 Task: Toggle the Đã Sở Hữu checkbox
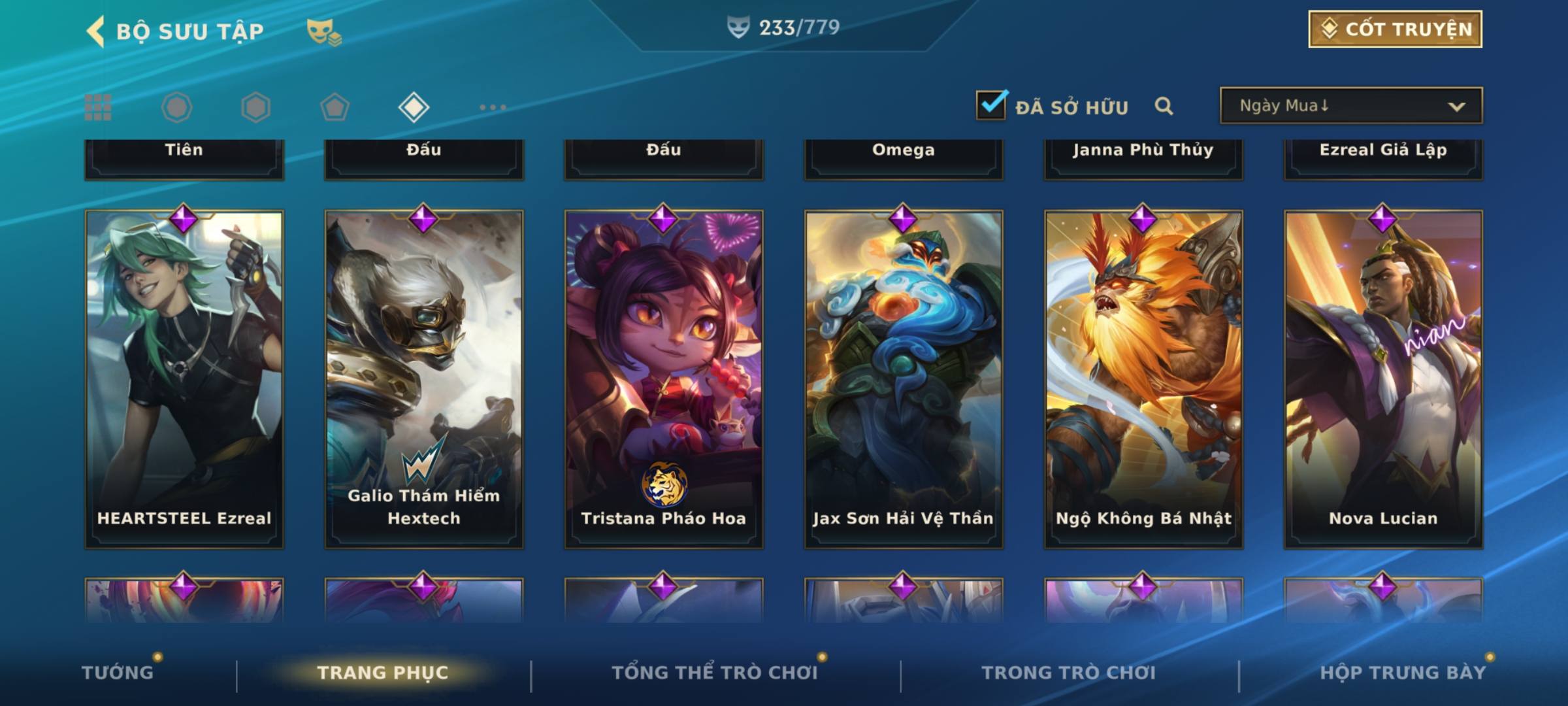tap(991, 106)
